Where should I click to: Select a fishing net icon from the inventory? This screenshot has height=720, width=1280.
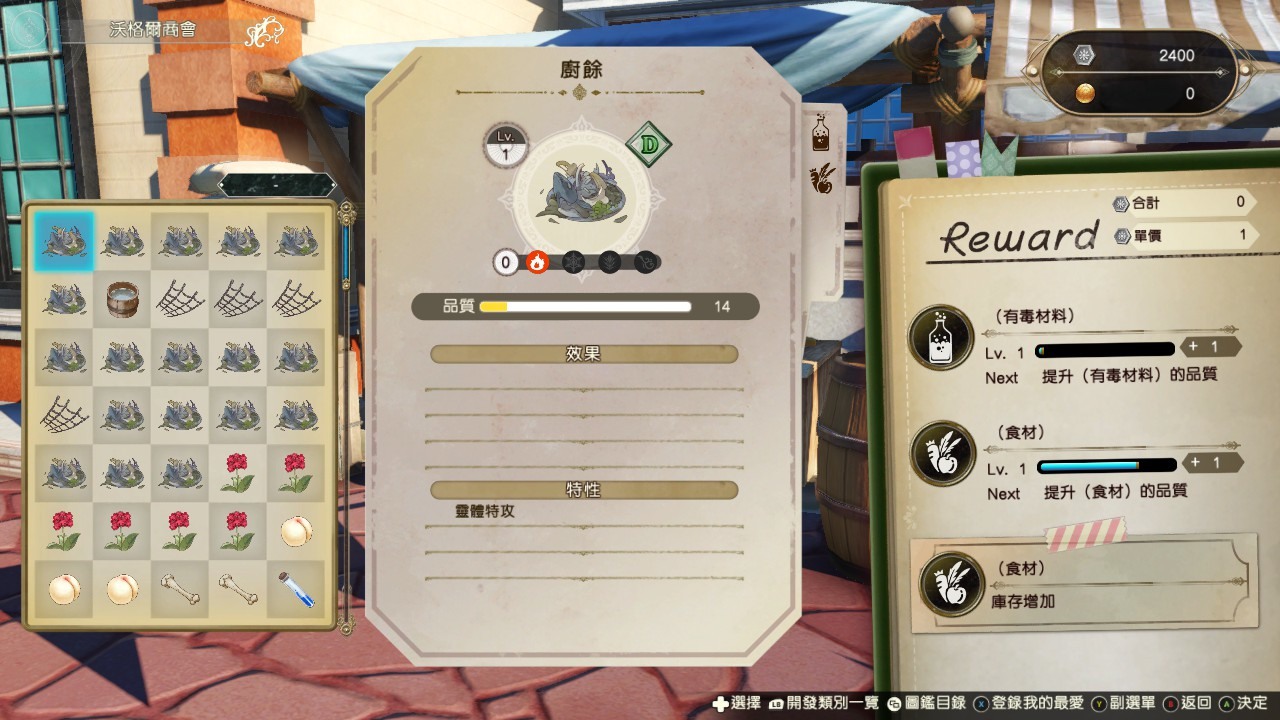point(238,298)
